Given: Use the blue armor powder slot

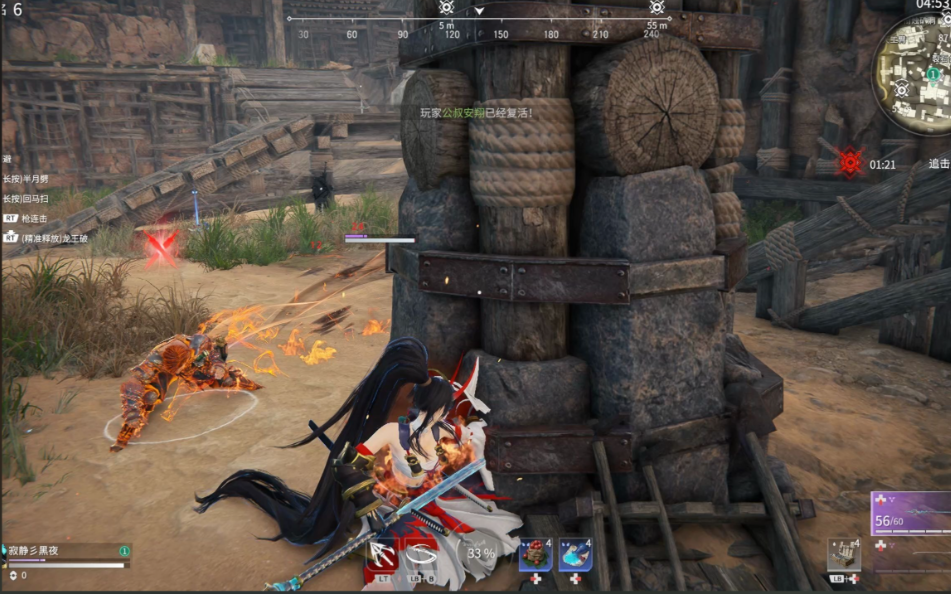Looking at the screenshot, I should point(575,554).
